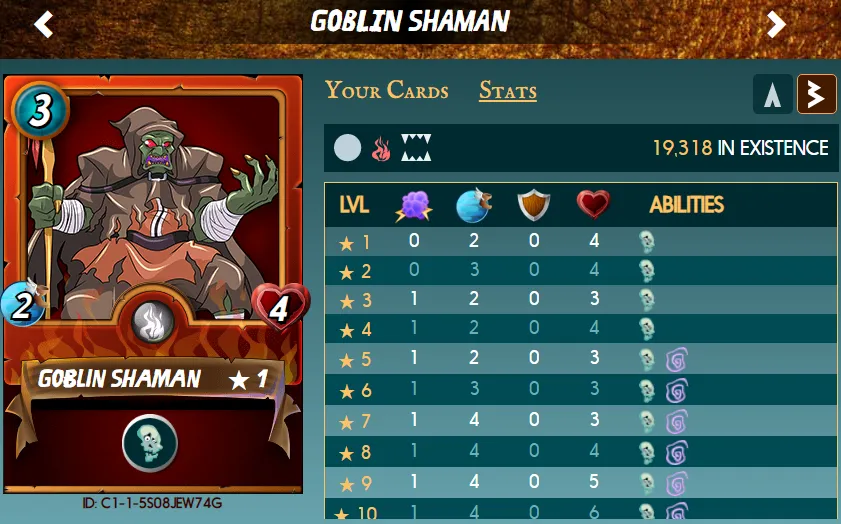
Task: Open the Stats tab
Action: [507, 91]
